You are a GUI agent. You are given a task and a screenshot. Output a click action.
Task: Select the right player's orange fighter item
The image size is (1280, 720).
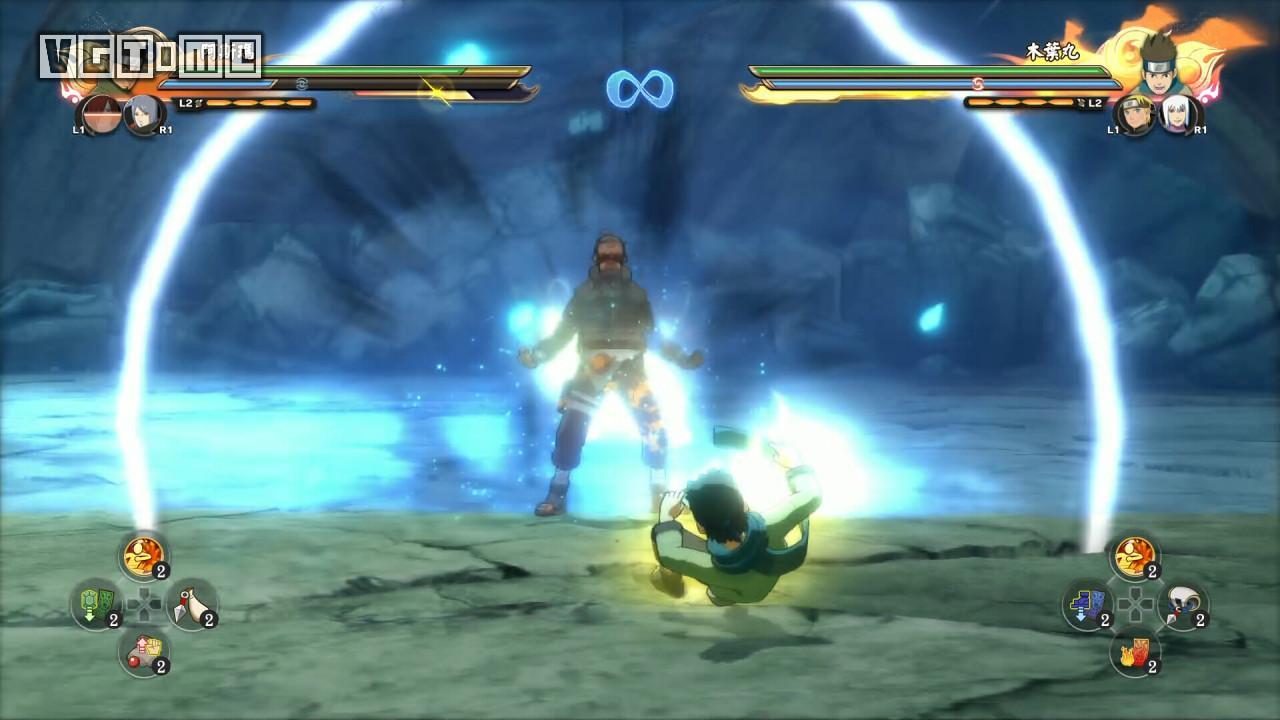point(1135,554)
